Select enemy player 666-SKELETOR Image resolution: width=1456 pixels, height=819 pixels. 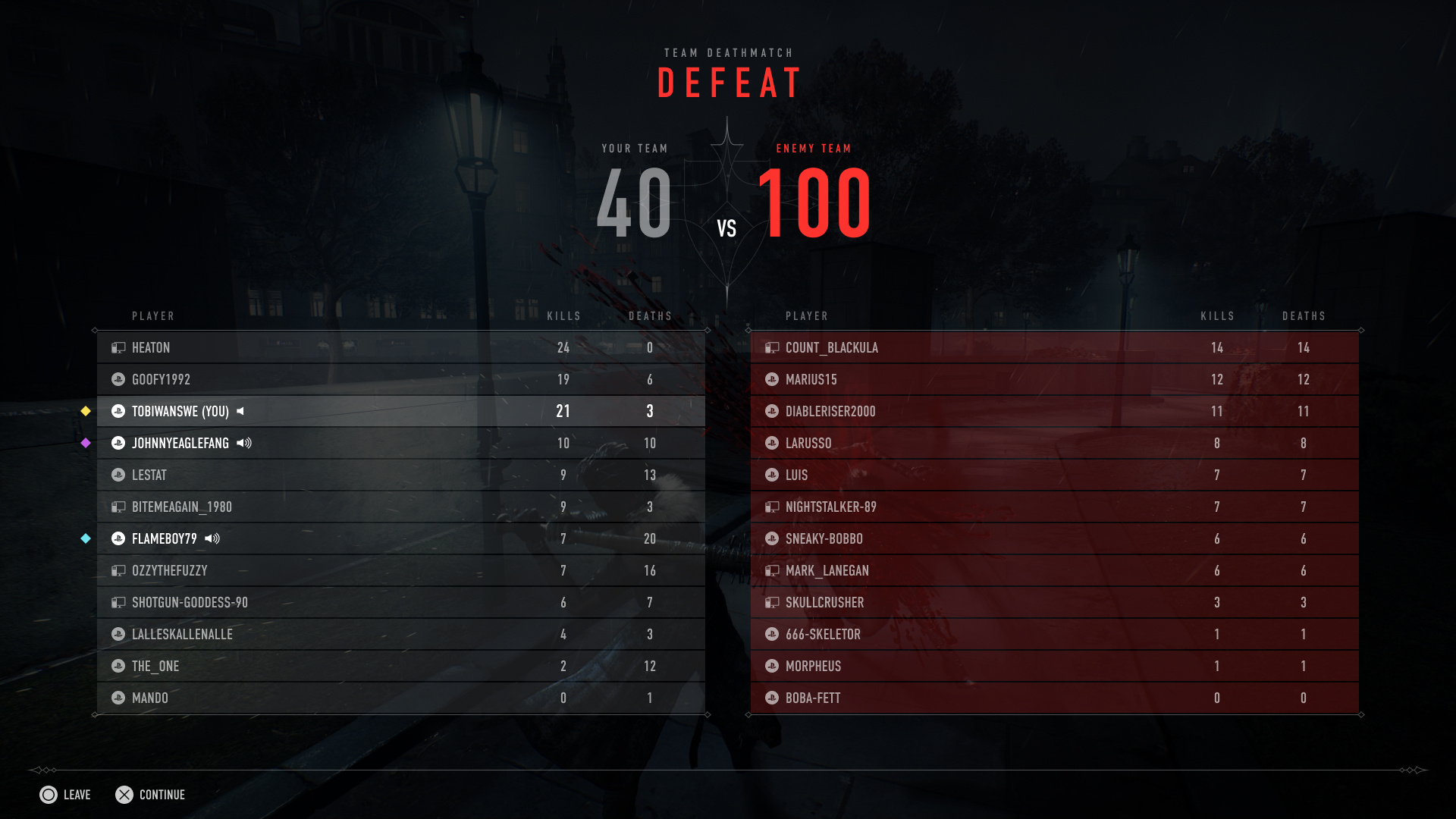click(1054, 635)
